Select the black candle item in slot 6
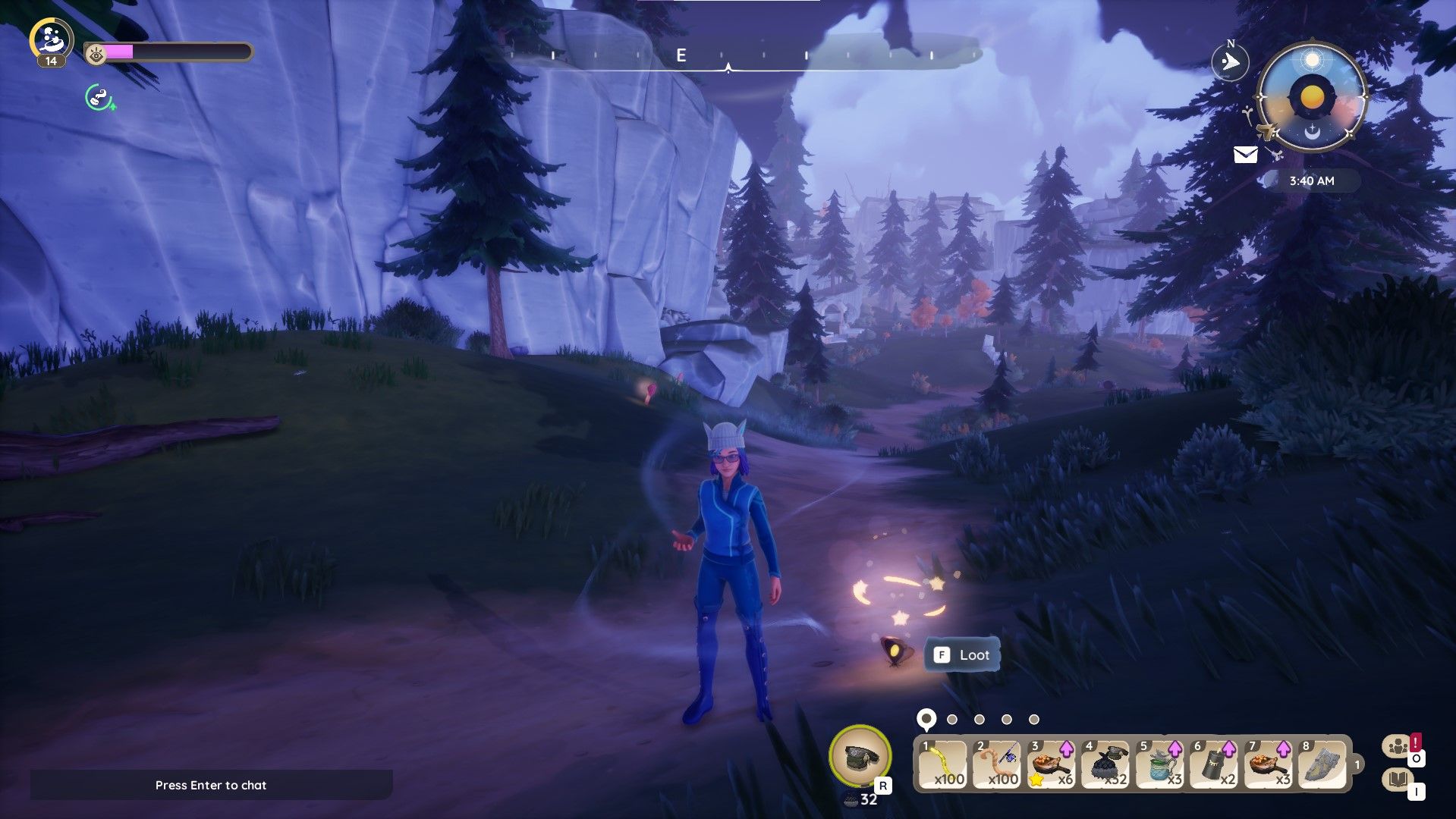The image size is (1456, 819). point(1214,764)
